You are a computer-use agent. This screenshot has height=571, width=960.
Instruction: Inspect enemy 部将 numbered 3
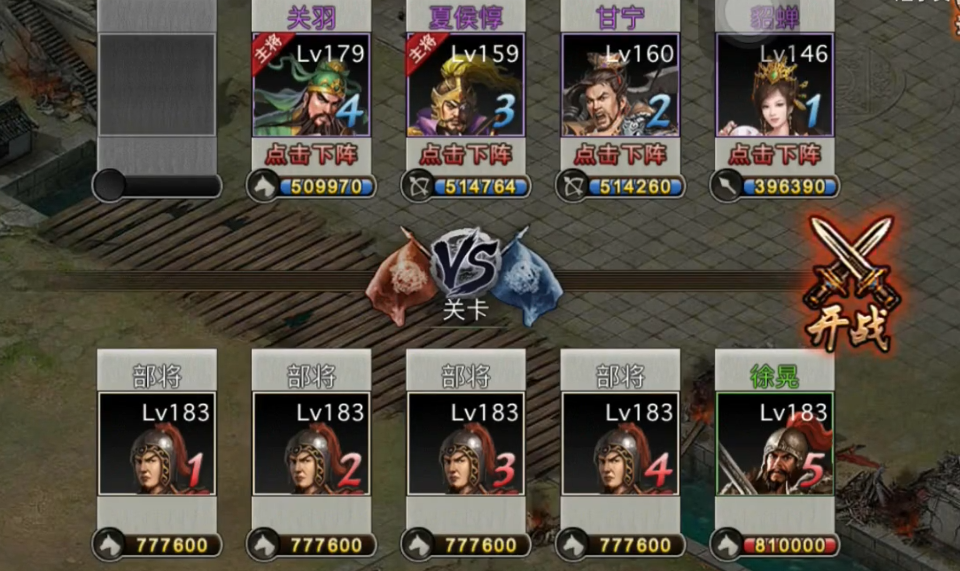click(x=466, y=443)
